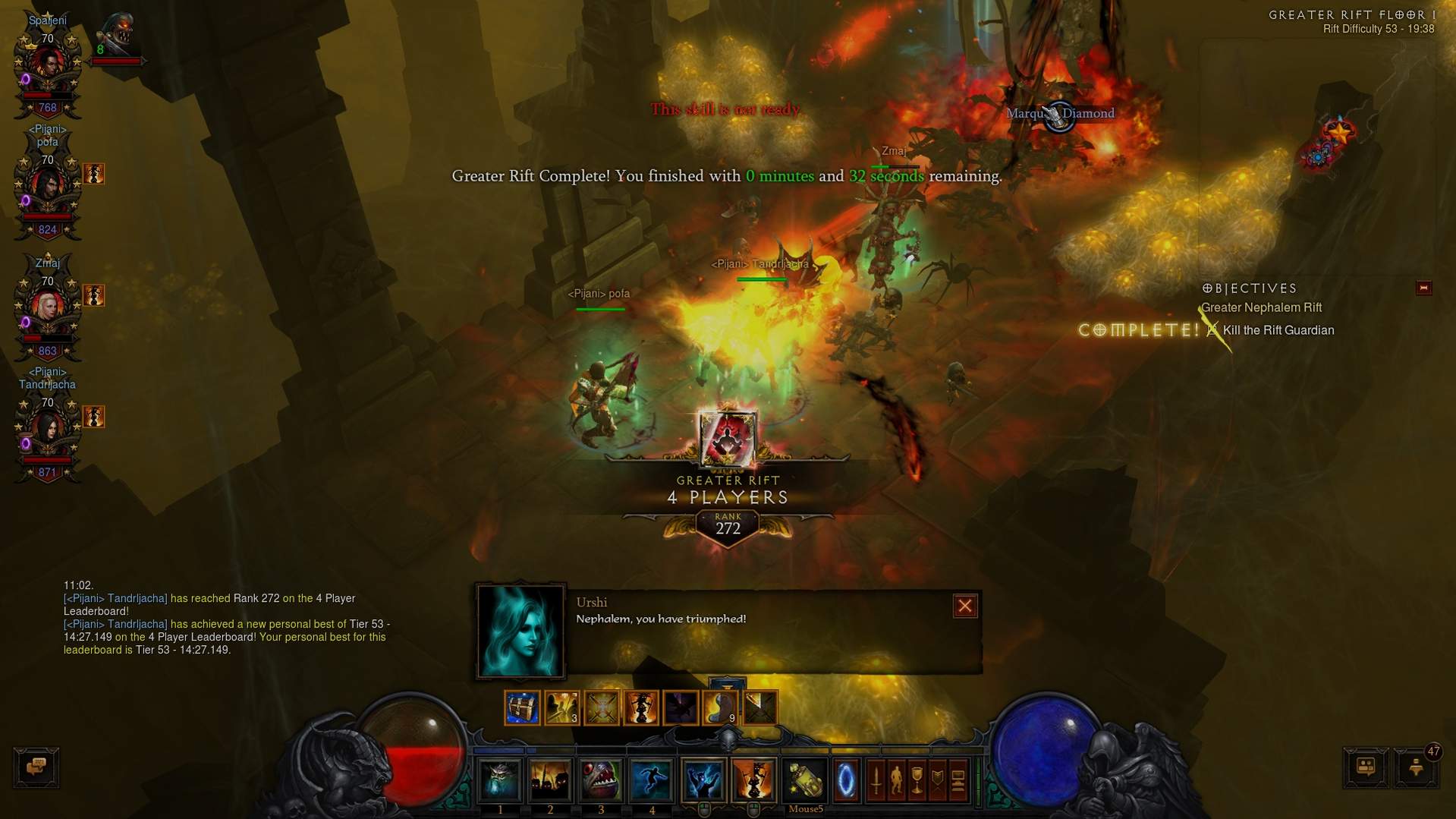Trigger the Spirit Walk skill in slot 4
Image resolution: width=1456 pixels, height=819 pixels.
[652, 780]
